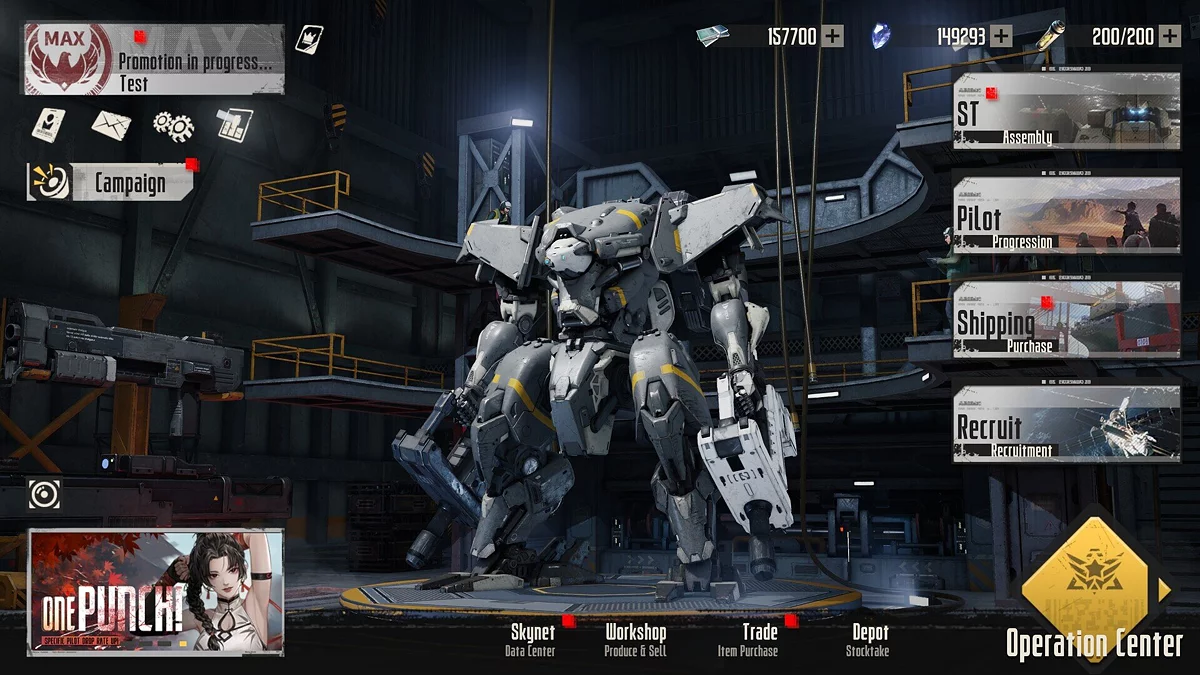Image resolution: width=1200 pixels, height=675 pixels.
Task: Go to Workshop Produce & Sell
Action: (x=635, y=640)
